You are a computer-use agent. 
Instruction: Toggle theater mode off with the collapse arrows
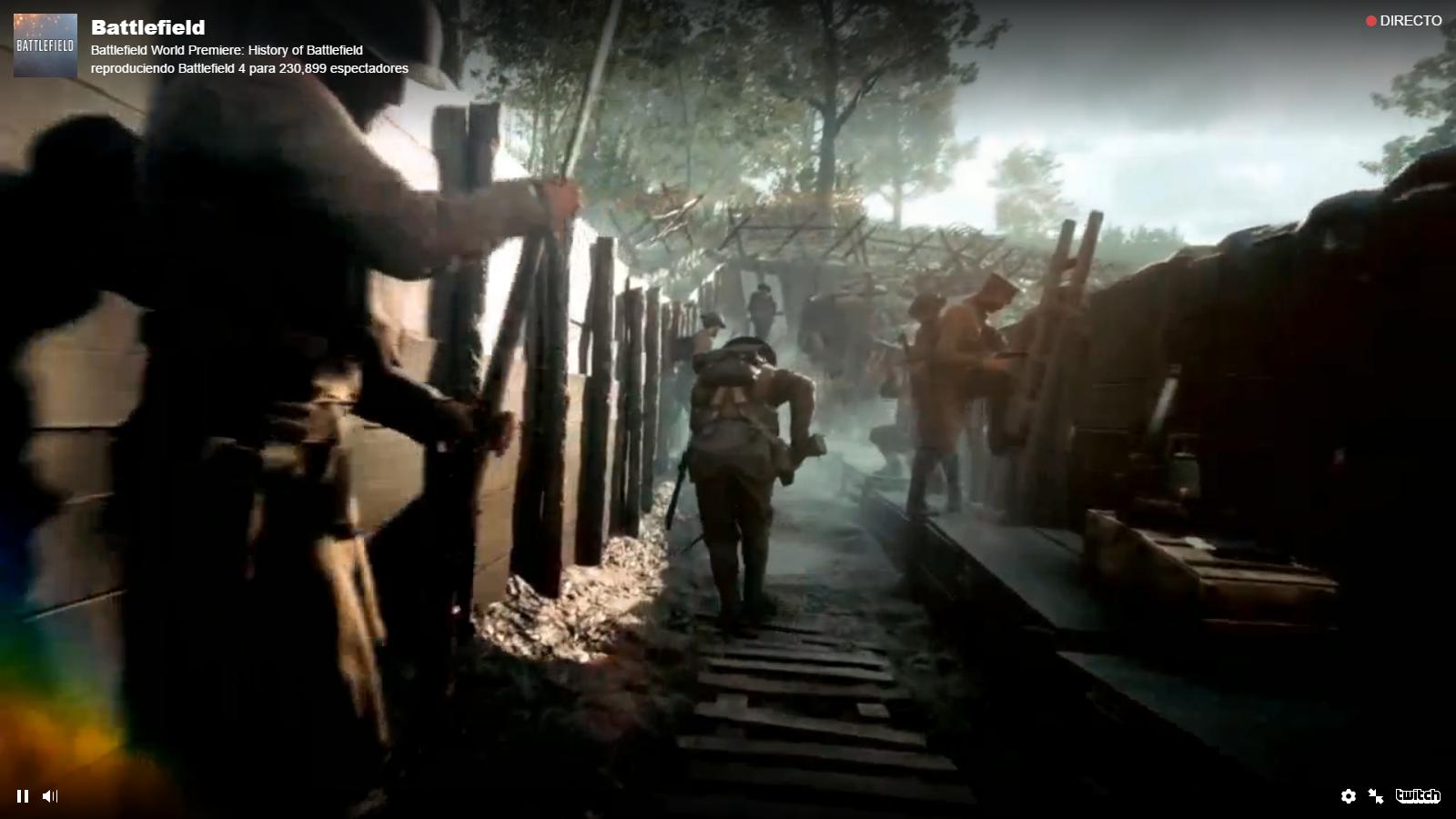pyautogui.click(x=1374, y=795)
